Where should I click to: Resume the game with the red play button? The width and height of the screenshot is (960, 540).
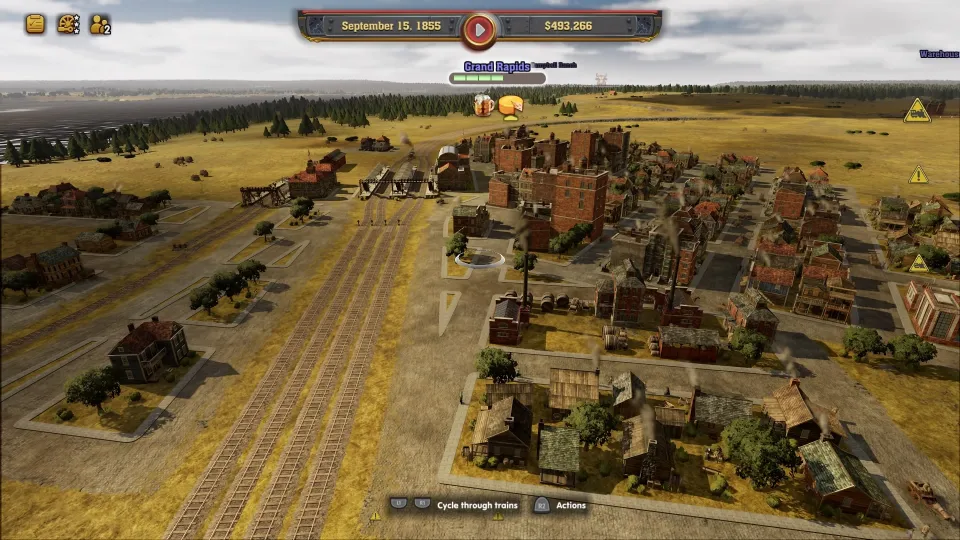(479, 30)
